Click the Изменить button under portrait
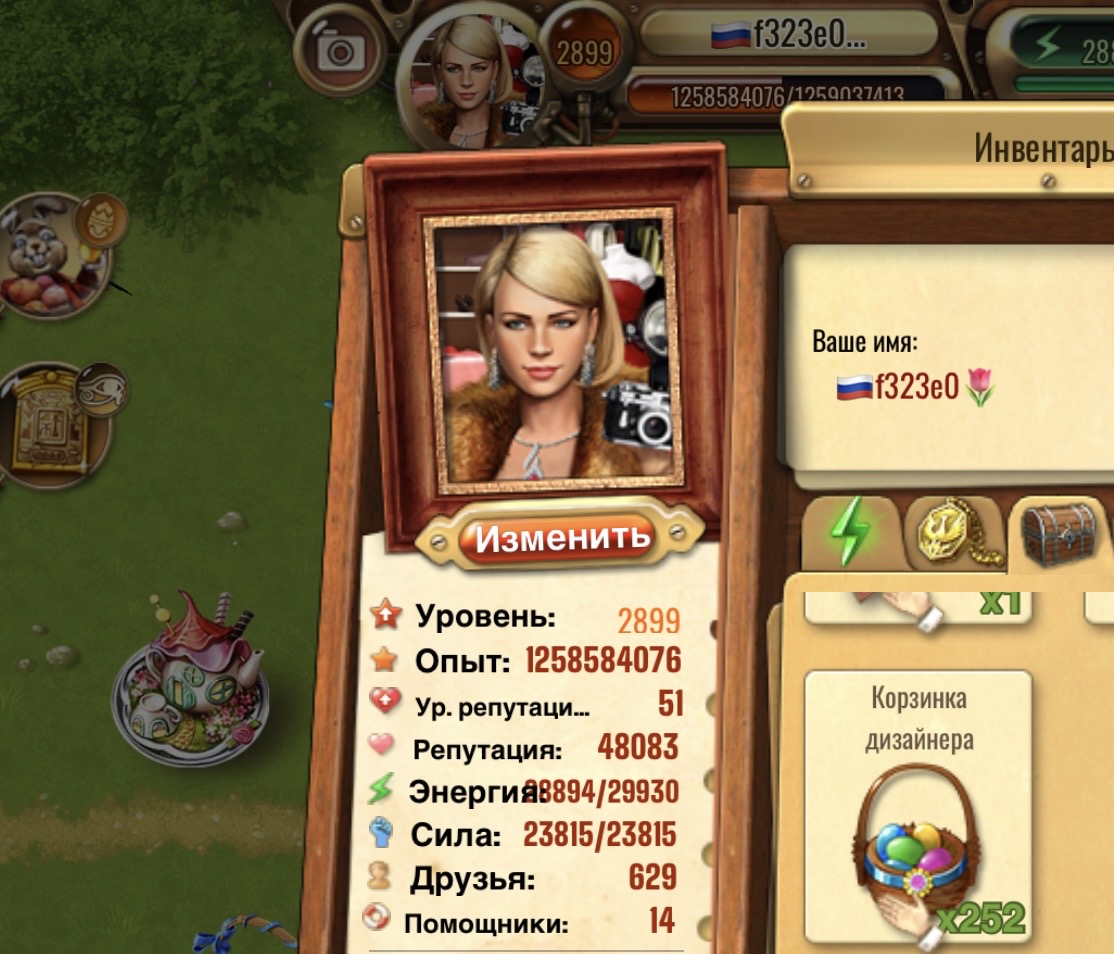This screenshot has width=1114, height=954. (561, 538)
